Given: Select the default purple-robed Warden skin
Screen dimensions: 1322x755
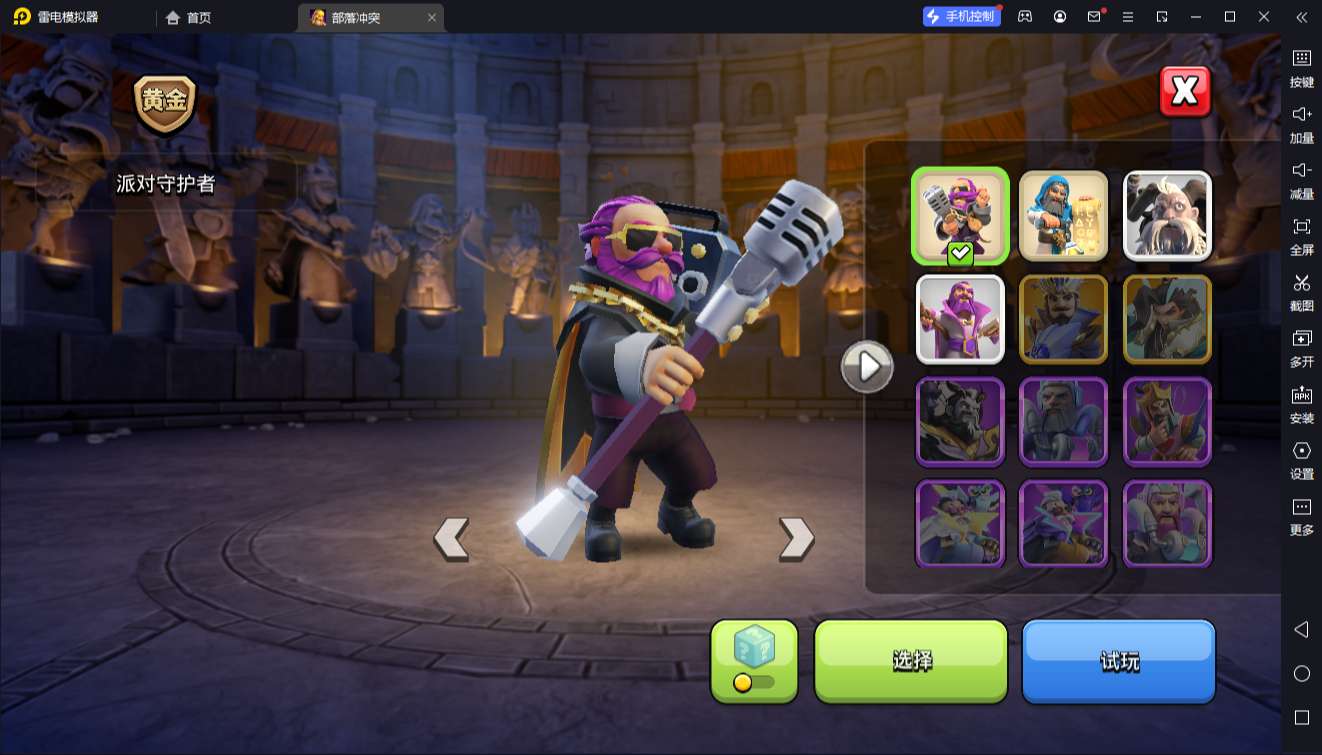Looking at the screenshot, I should (960, 319).
